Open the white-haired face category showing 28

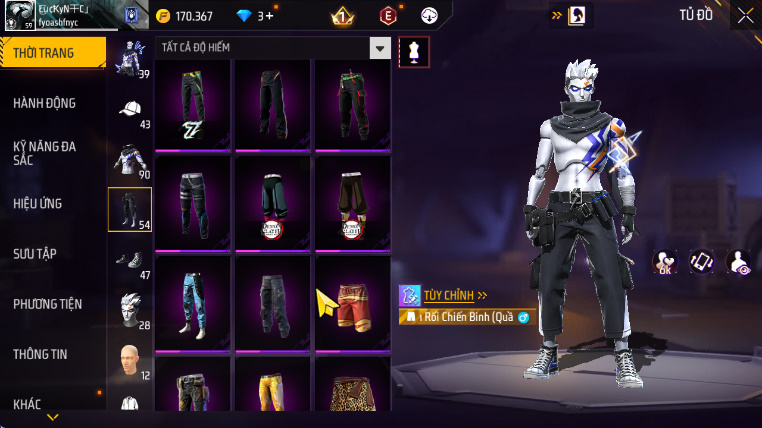coord(130,311)
